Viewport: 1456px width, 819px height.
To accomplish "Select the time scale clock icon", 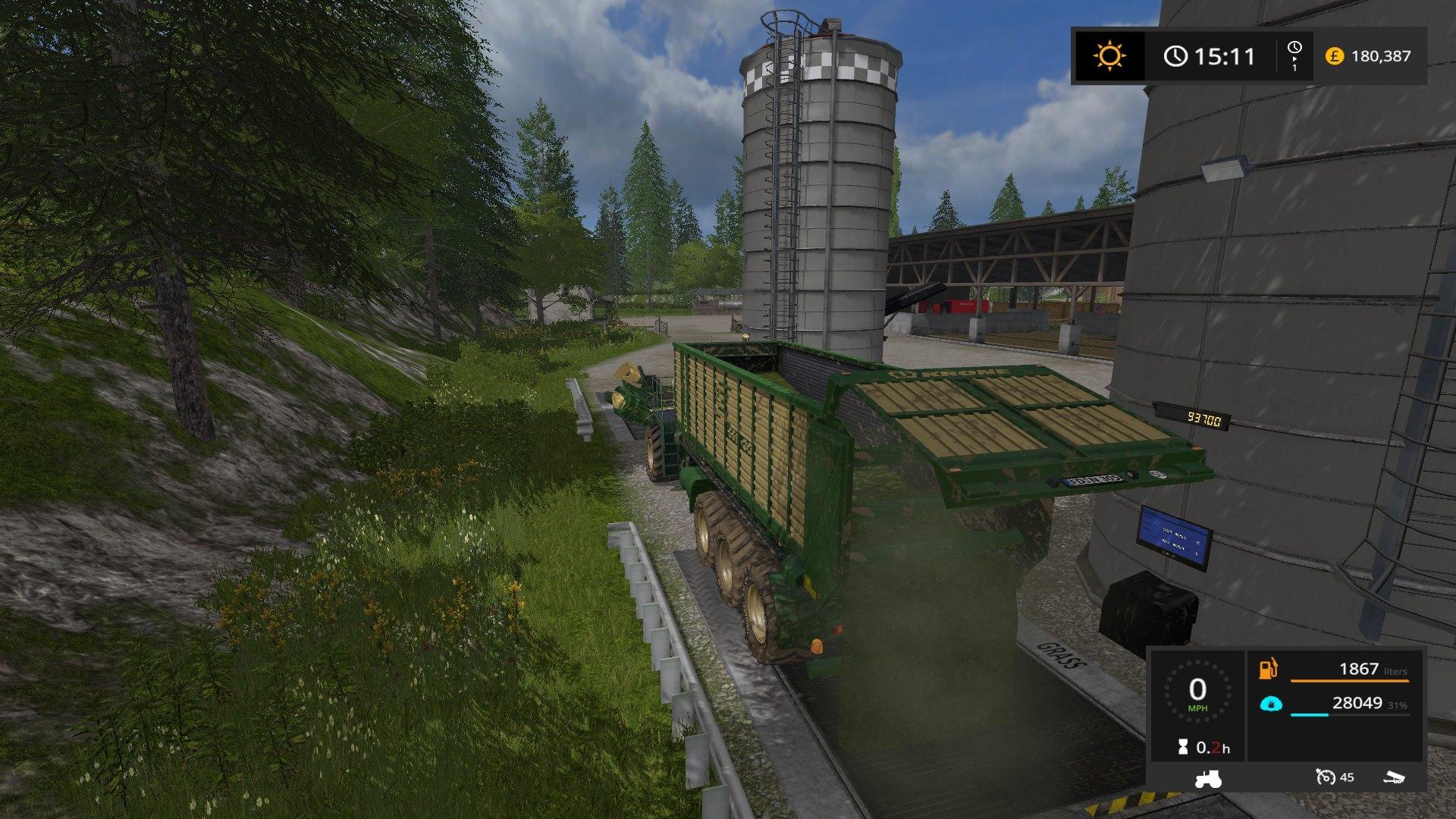I will click(1294, 49).
